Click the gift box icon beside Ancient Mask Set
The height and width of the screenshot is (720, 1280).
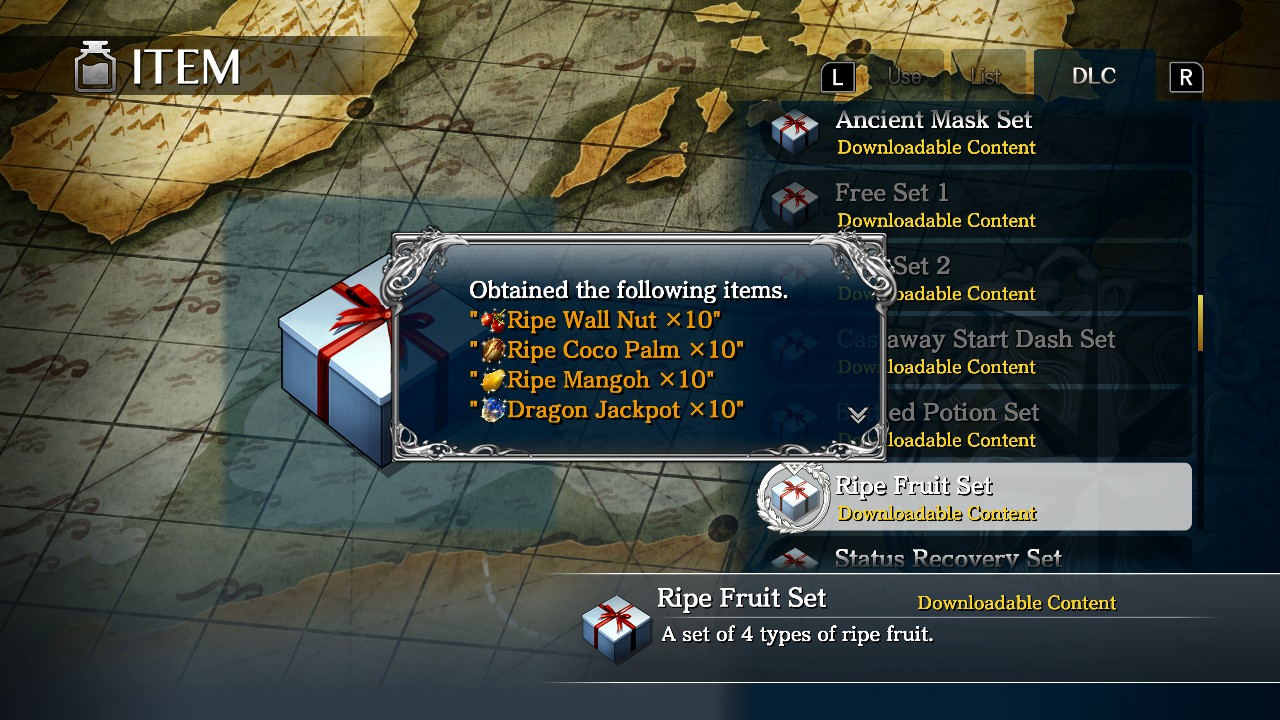pos(795,131)
